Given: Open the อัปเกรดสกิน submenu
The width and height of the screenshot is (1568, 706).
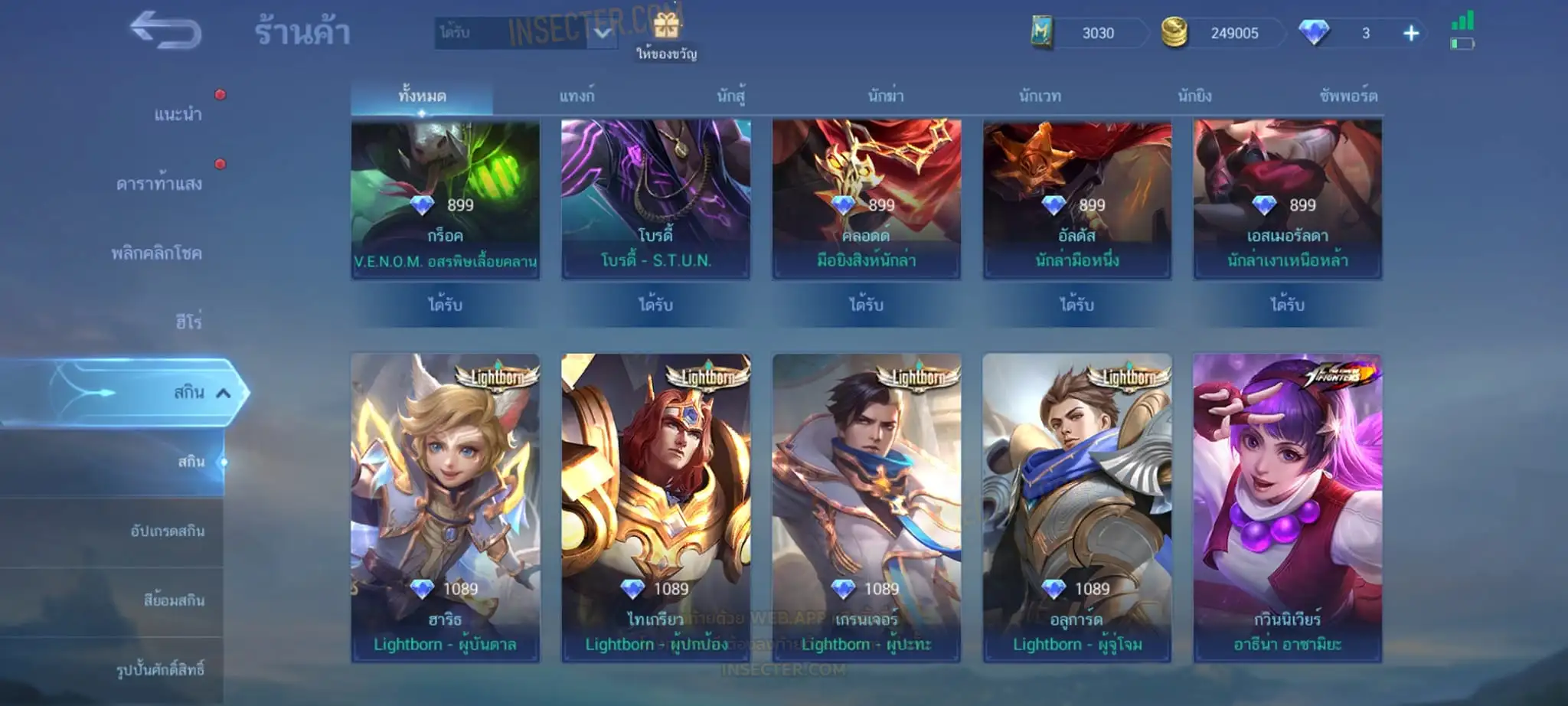Looking at the screenshot, I should coord(167,531).
